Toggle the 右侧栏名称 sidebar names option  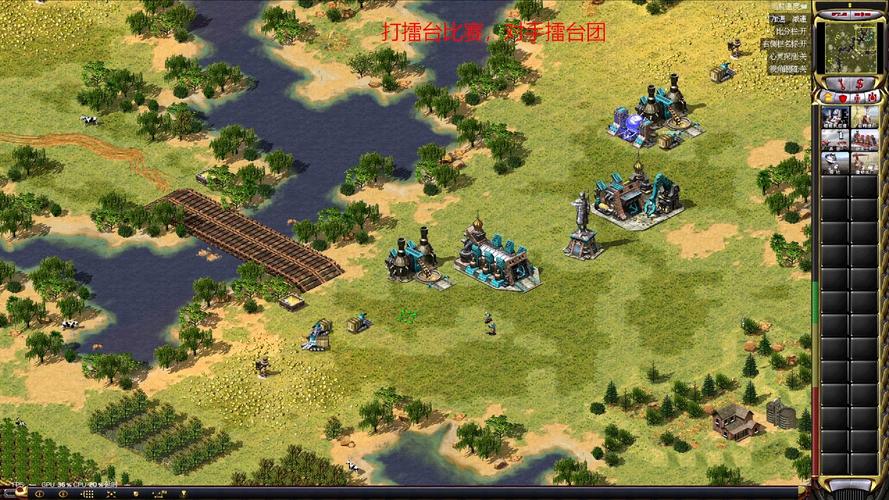tap(786, 44)
